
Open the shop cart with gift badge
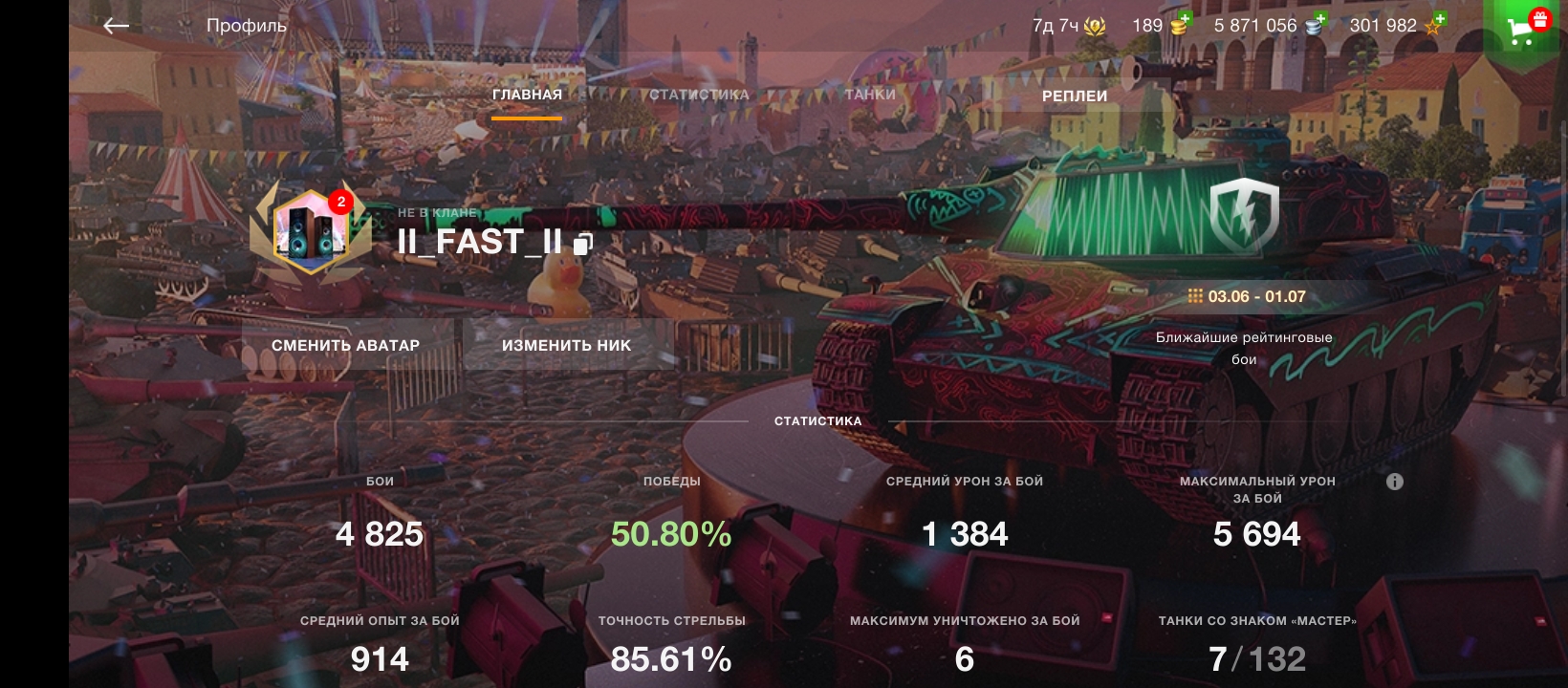pos(1524,29)
